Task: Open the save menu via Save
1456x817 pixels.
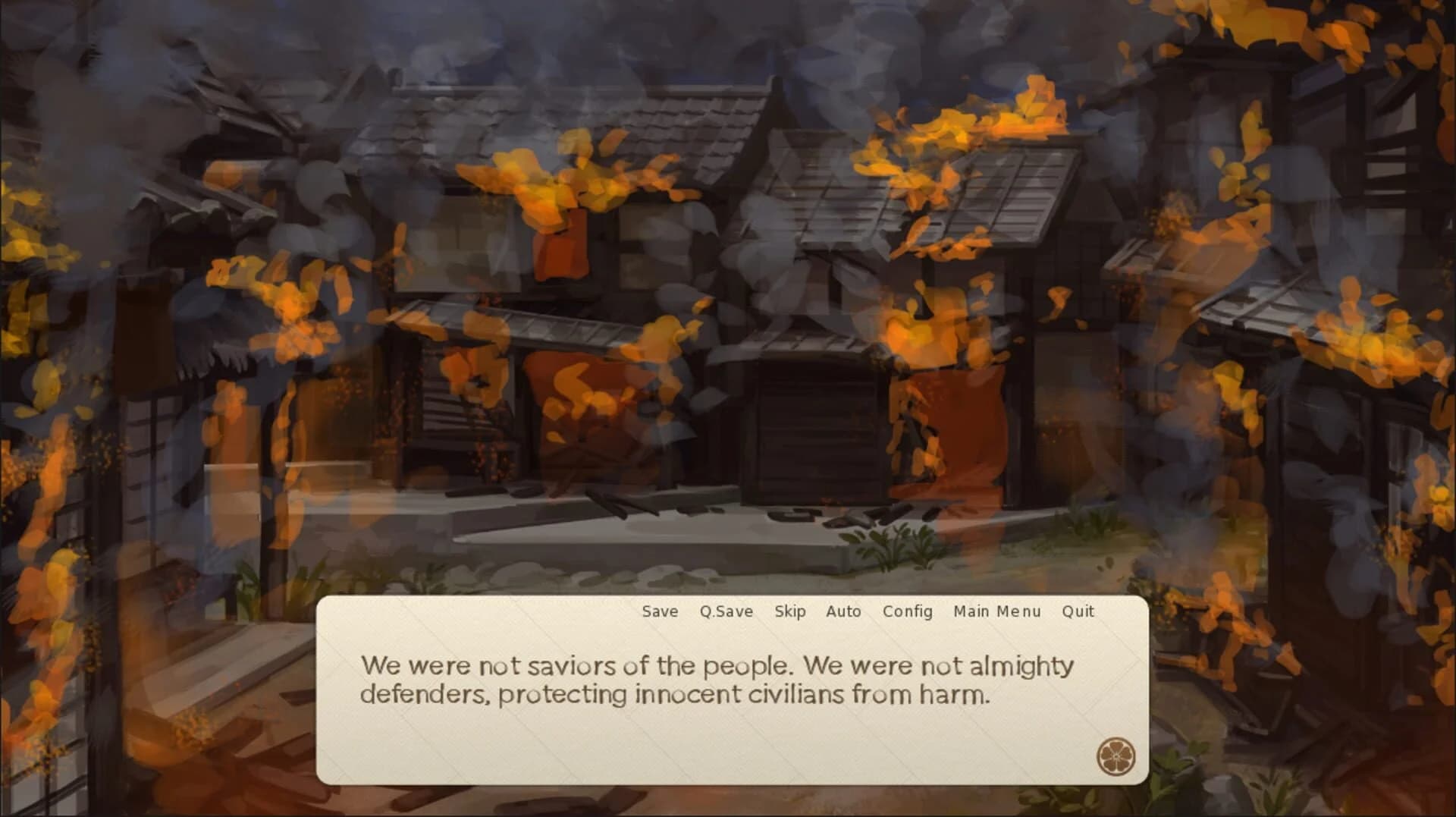Action: 659,611
